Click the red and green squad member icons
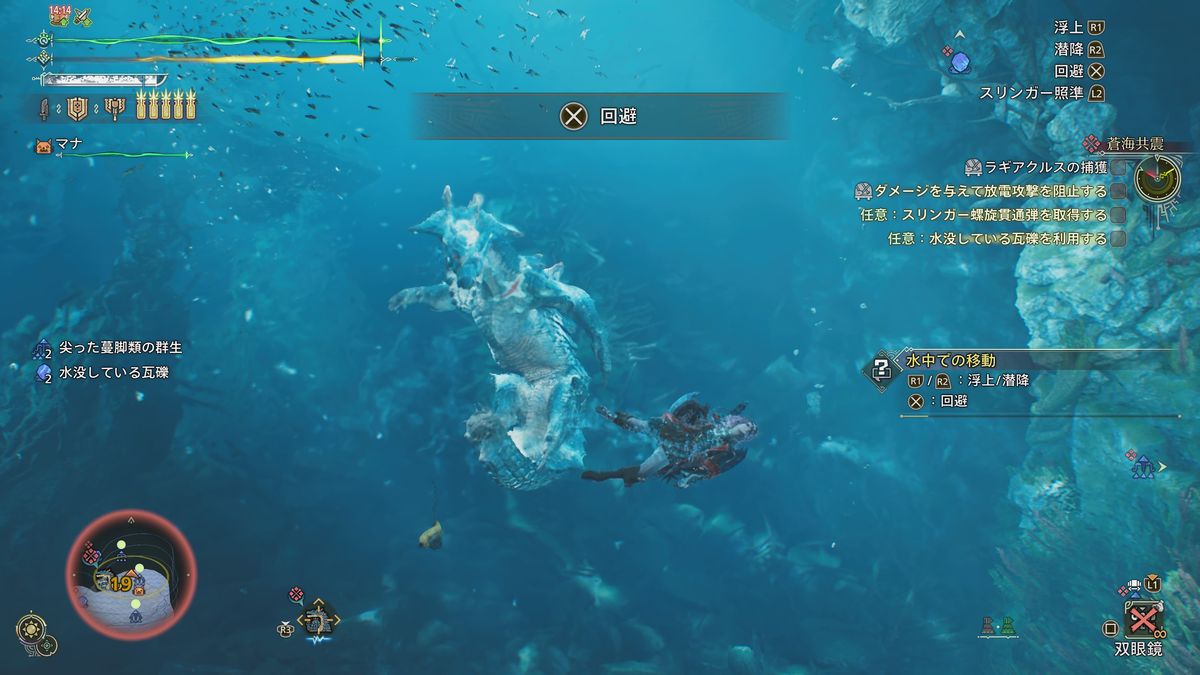 tap(996, 626)
